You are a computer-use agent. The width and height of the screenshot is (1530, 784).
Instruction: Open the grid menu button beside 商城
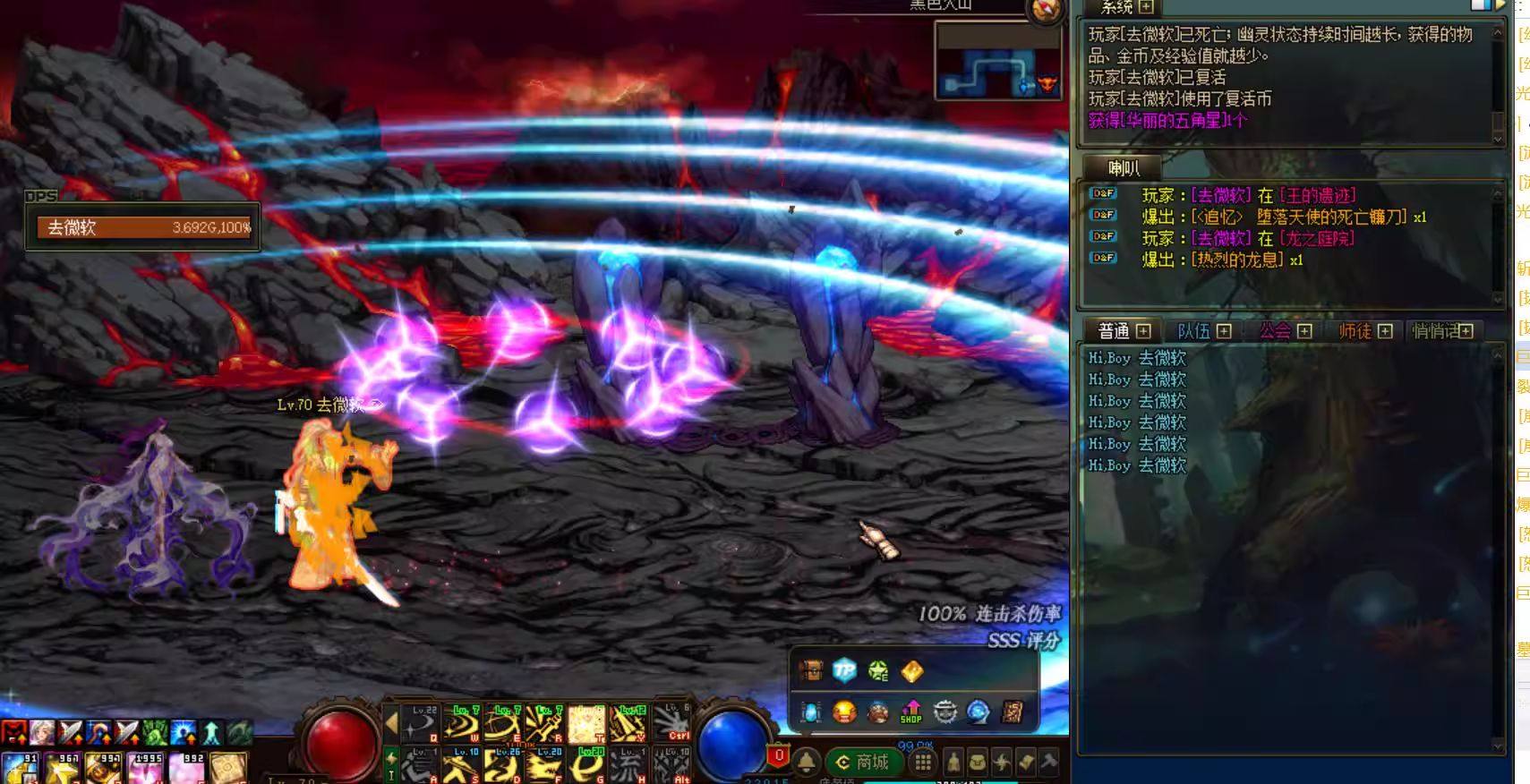click(x=923, y=763)
